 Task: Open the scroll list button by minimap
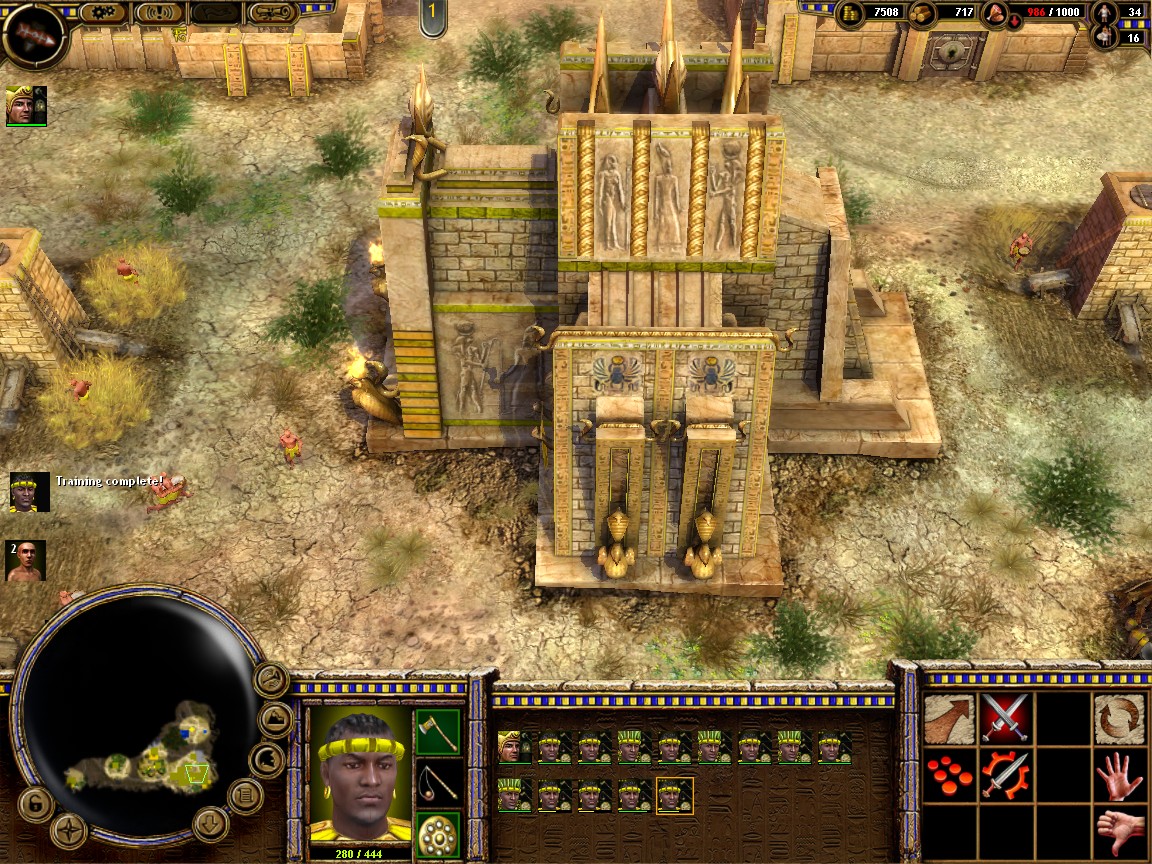tap(244, 796)
